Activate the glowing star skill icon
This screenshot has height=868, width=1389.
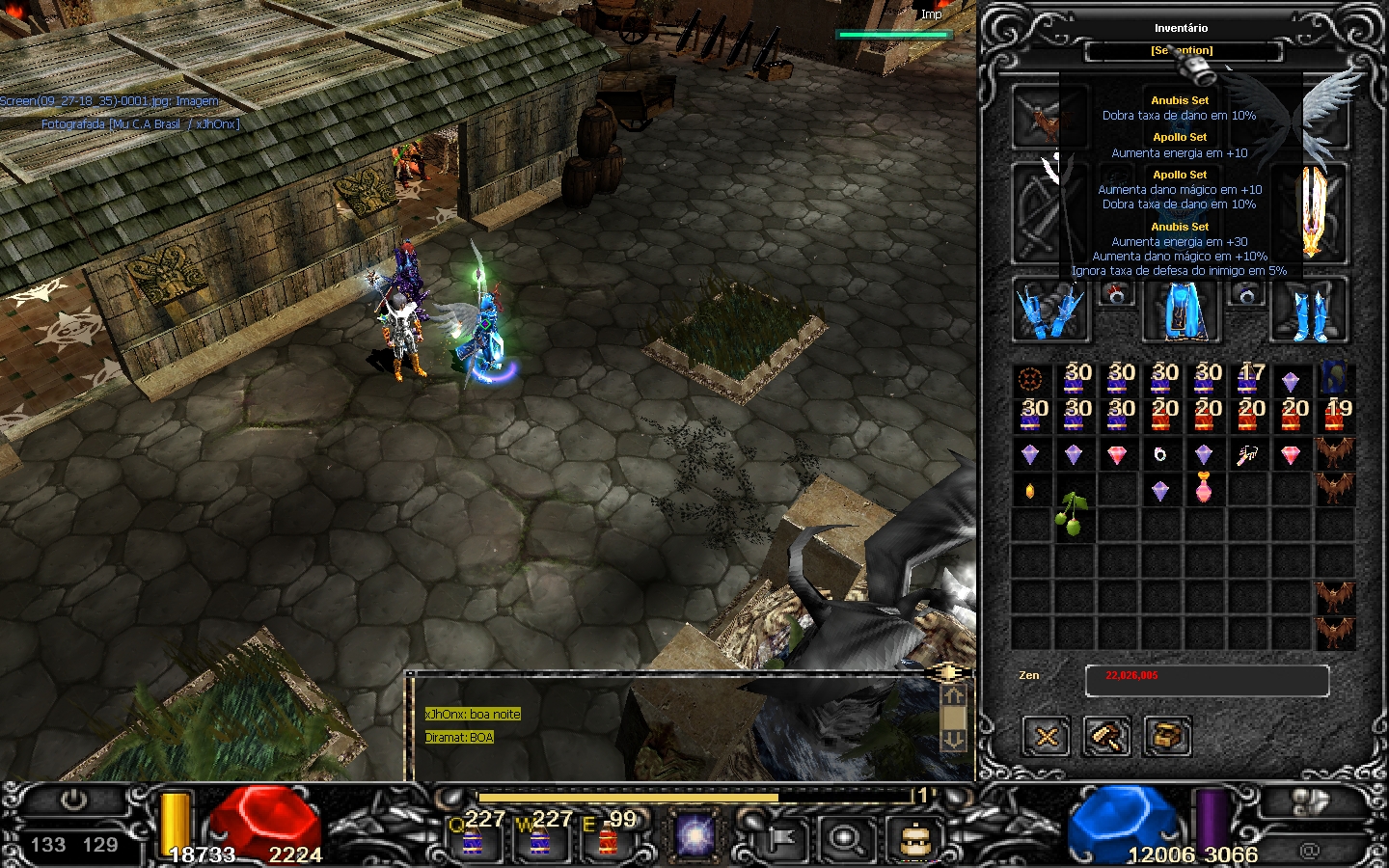click(694, 835)
